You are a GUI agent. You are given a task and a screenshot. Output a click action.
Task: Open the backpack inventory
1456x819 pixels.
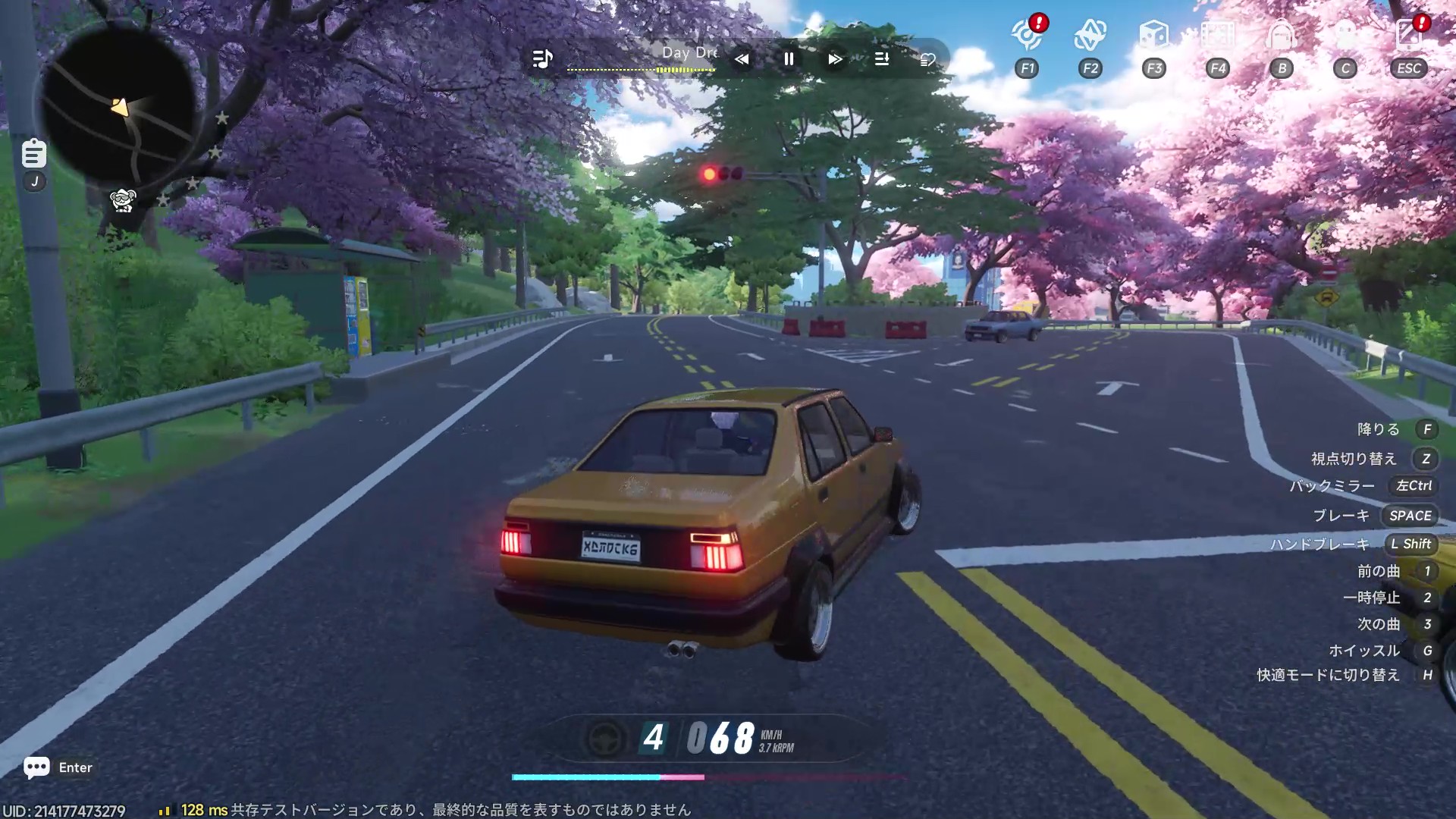pos(1282,36)
